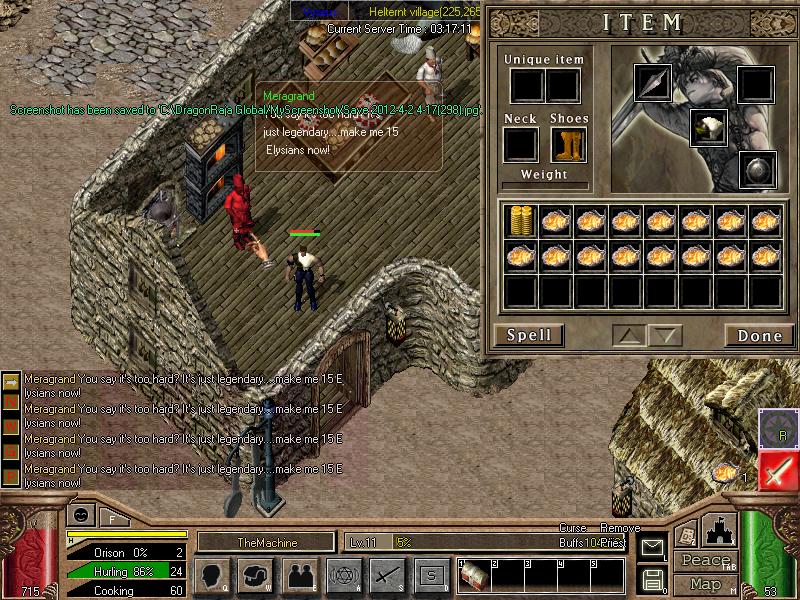Toggle the Peace mode button
The height and width of the screenshot is (600, 800).
pos(706,561)
